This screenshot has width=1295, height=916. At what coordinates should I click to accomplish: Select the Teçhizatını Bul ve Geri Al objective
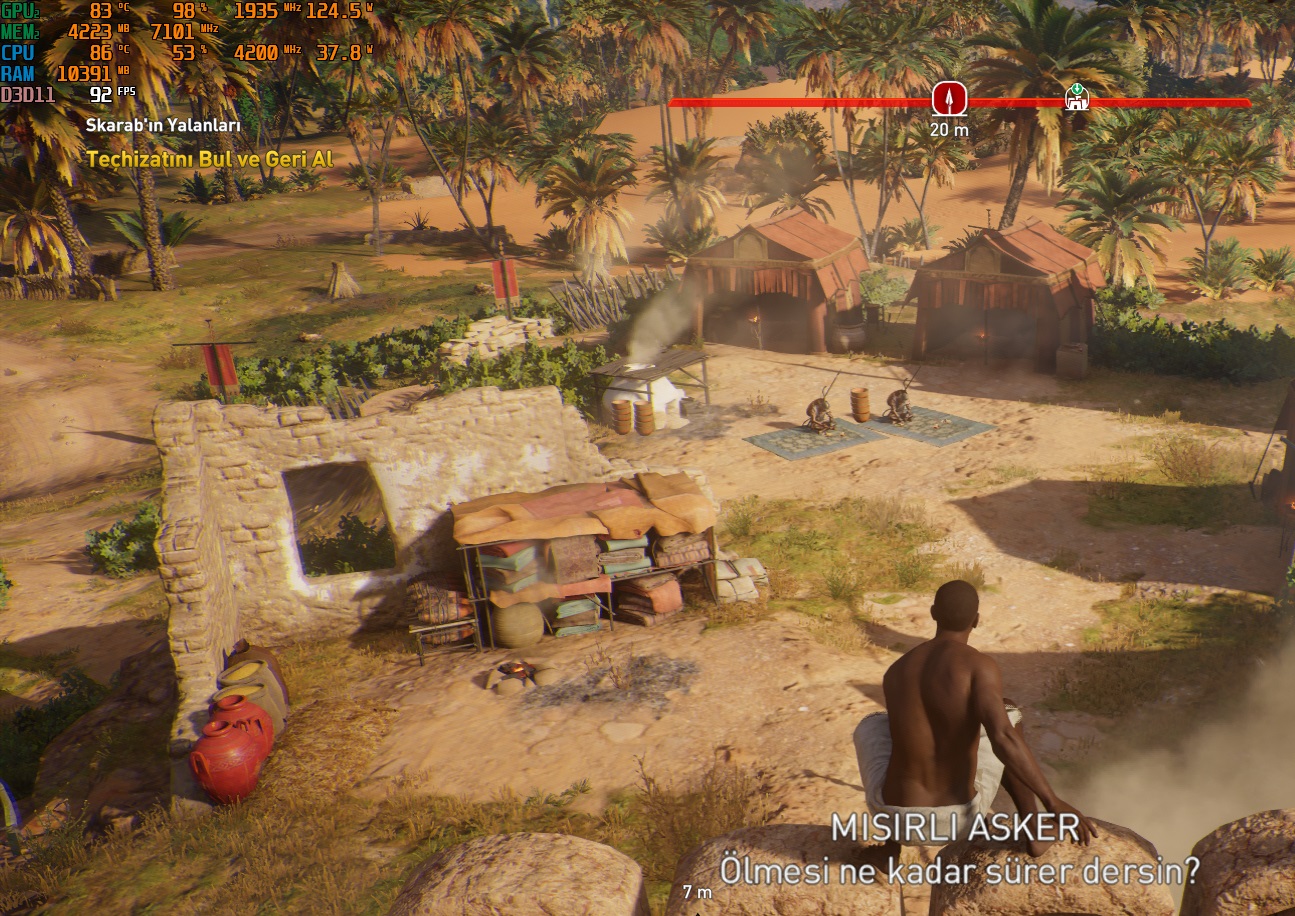tap(209, 159)
